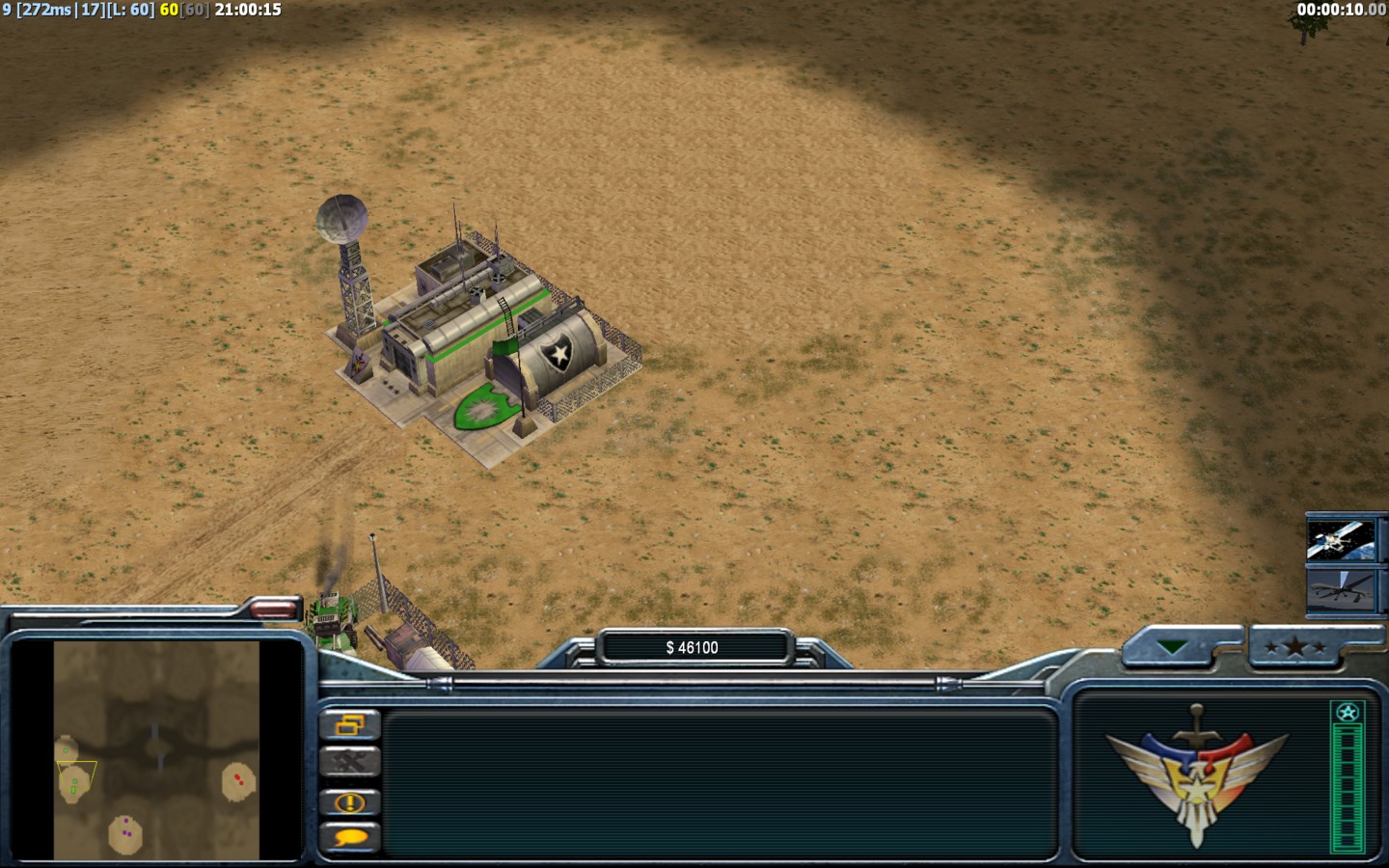Screen dimensions: 1389x868
Task: Activate the Spy Satellite power shortcut
Action: 1341,540
